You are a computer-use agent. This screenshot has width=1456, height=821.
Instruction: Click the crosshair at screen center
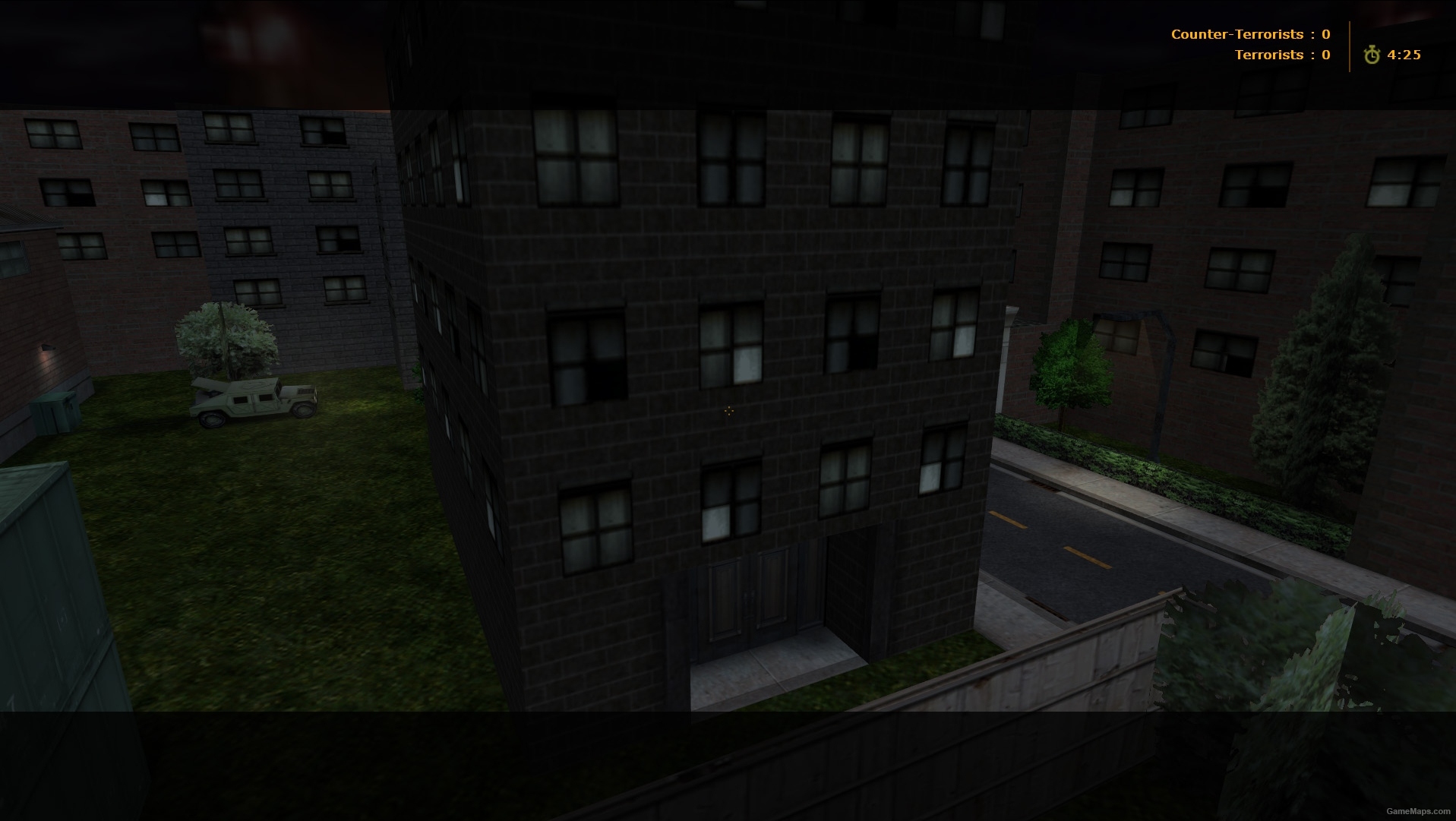728,410
